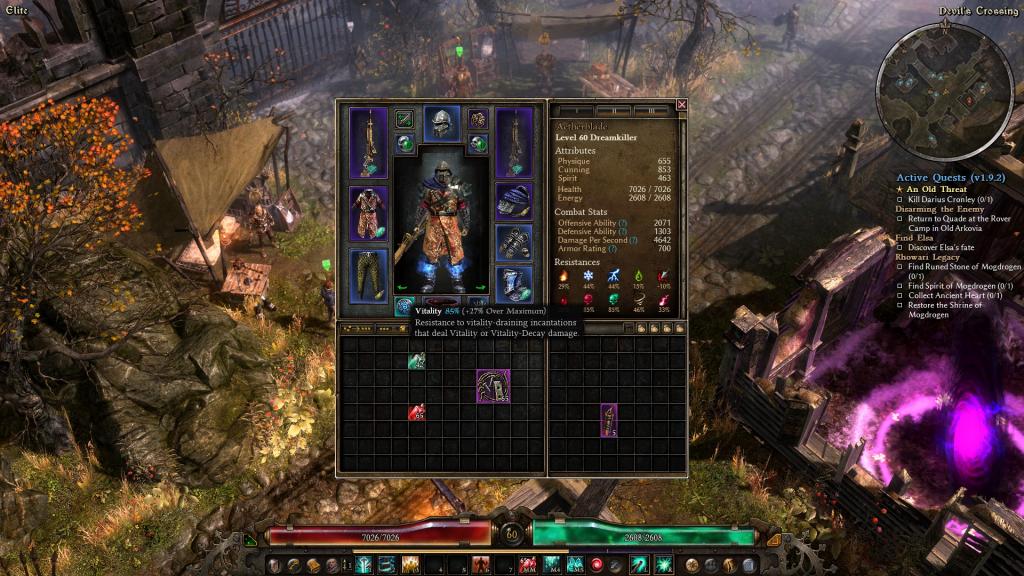Select the left-hand weapon slot
Viewport: 1024px width, 576px height.
pos(367,141)
